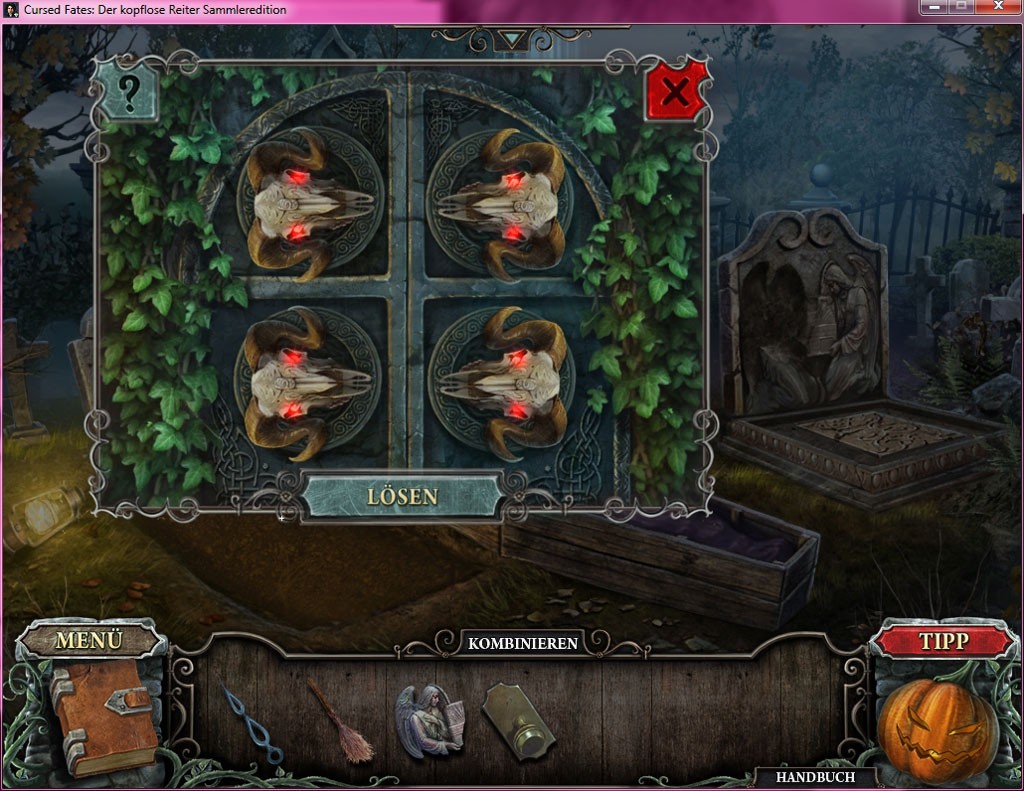Image resolution: width=1024 pixels, height=791 pixels.
Task: Minimize the game window
Action: [x=935, y=8]
